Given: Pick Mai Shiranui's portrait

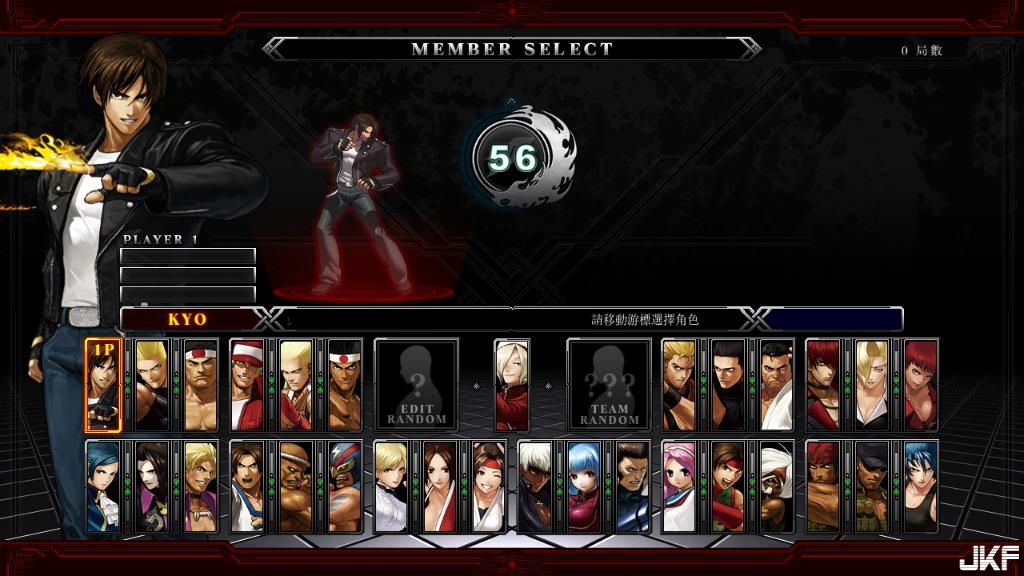Looking at the screenshot, I should click(440, 487).
